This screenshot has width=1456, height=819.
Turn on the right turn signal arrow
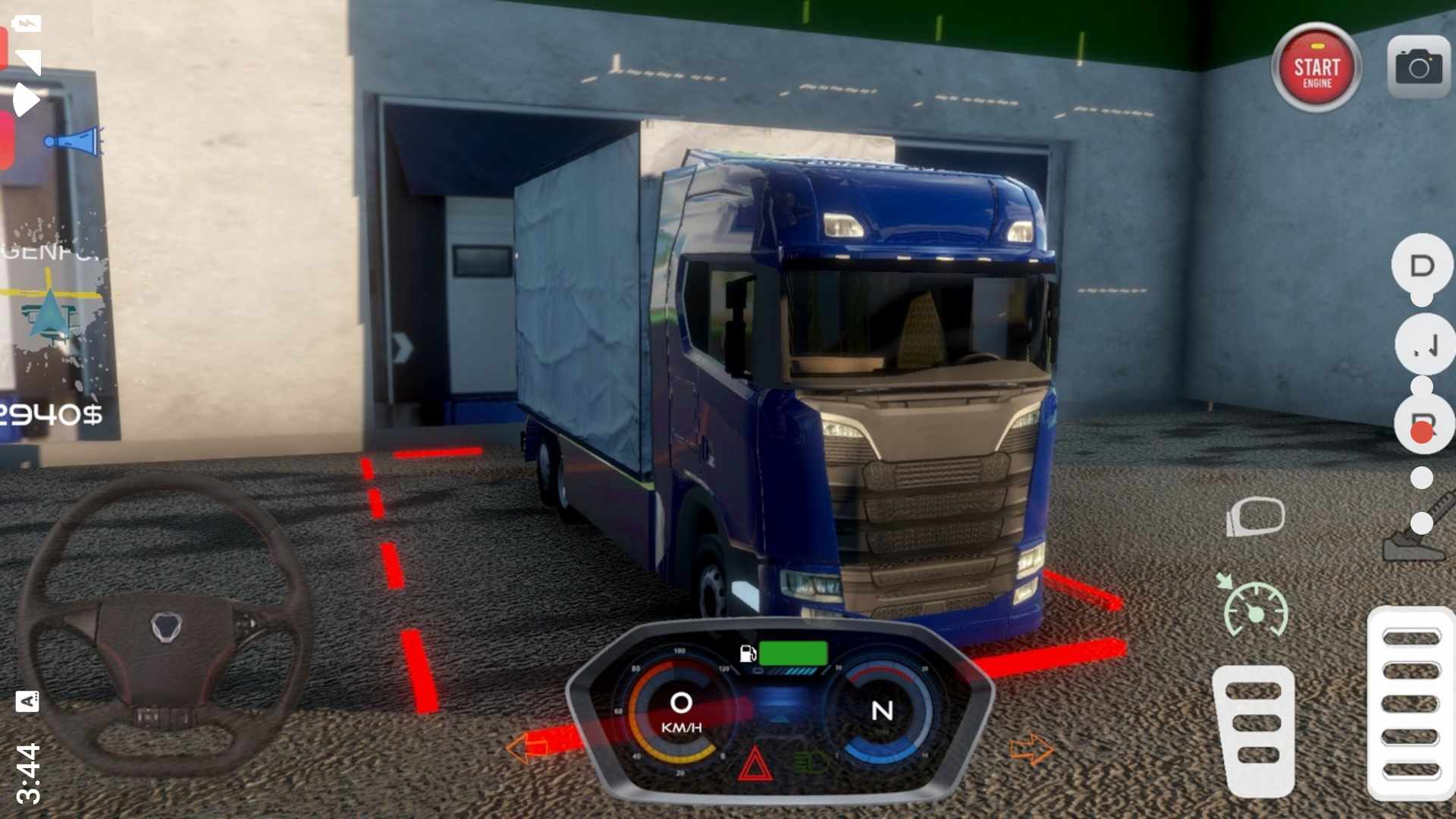tap(1031, 749)
